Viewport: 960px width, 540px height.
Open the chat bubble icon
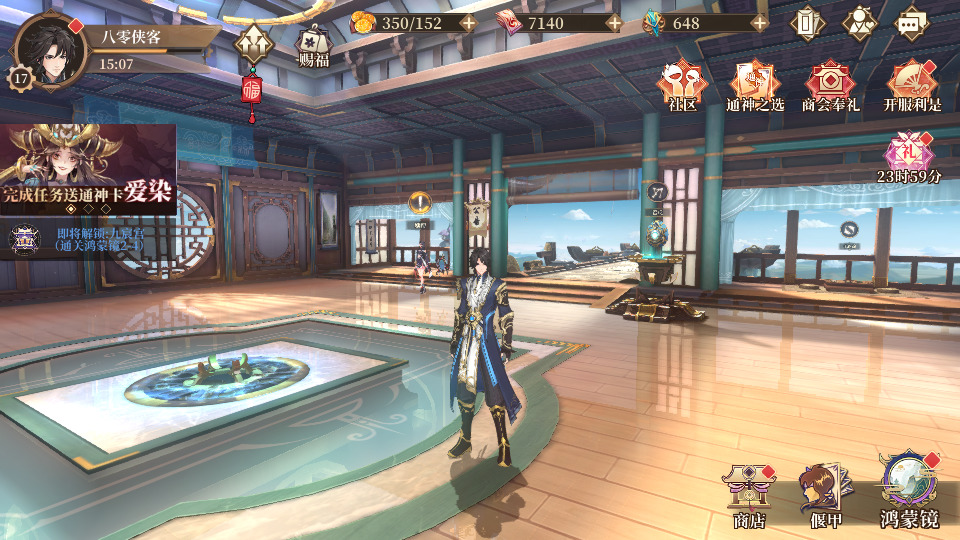[909, 23]
